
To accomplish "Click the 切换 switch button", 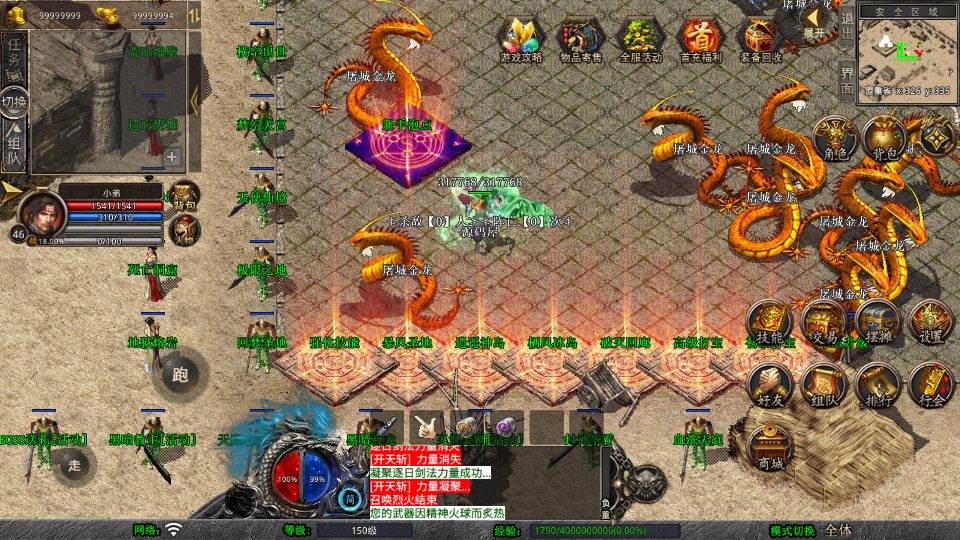I will click(14, 102).
